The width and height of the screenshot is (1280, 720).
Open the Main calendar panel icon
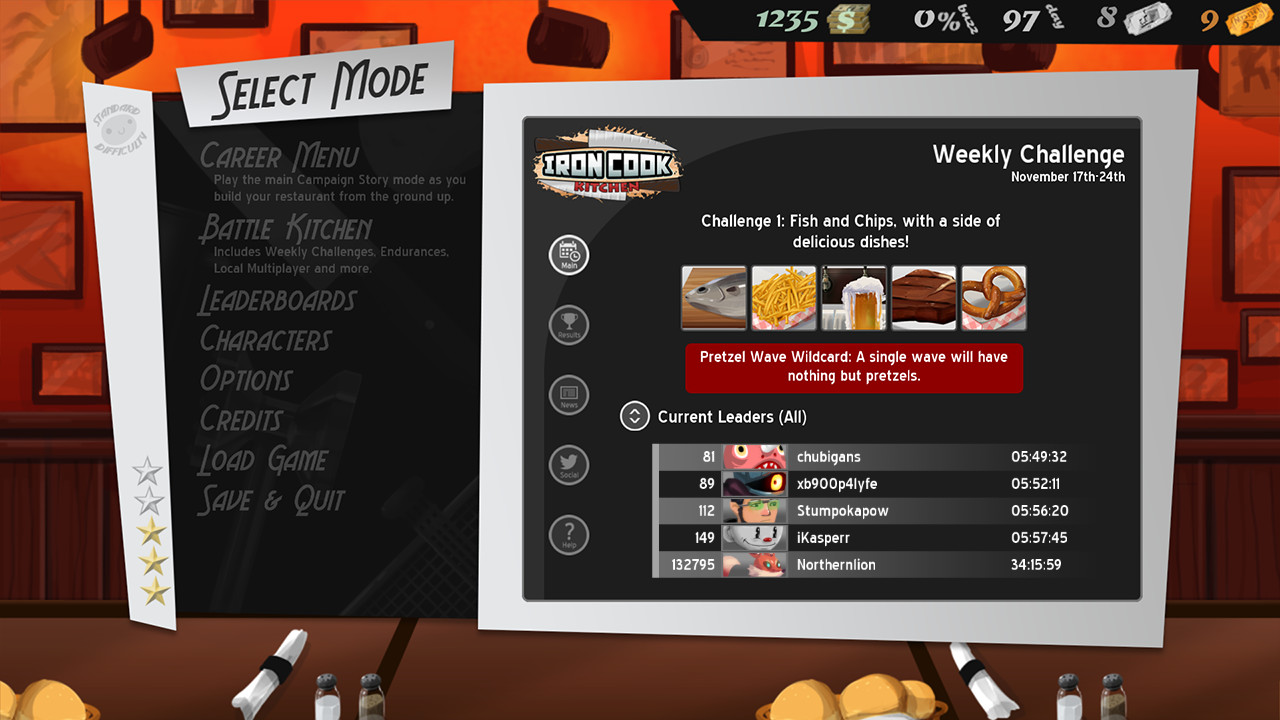click(568, 254)
